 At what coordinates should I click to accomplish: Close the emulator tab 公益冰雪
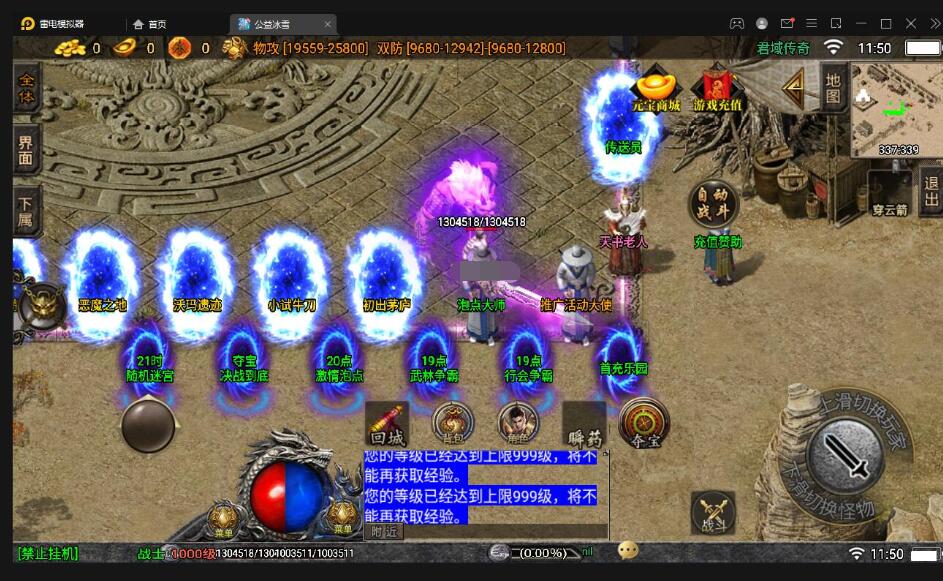click(x=328, y=24)
